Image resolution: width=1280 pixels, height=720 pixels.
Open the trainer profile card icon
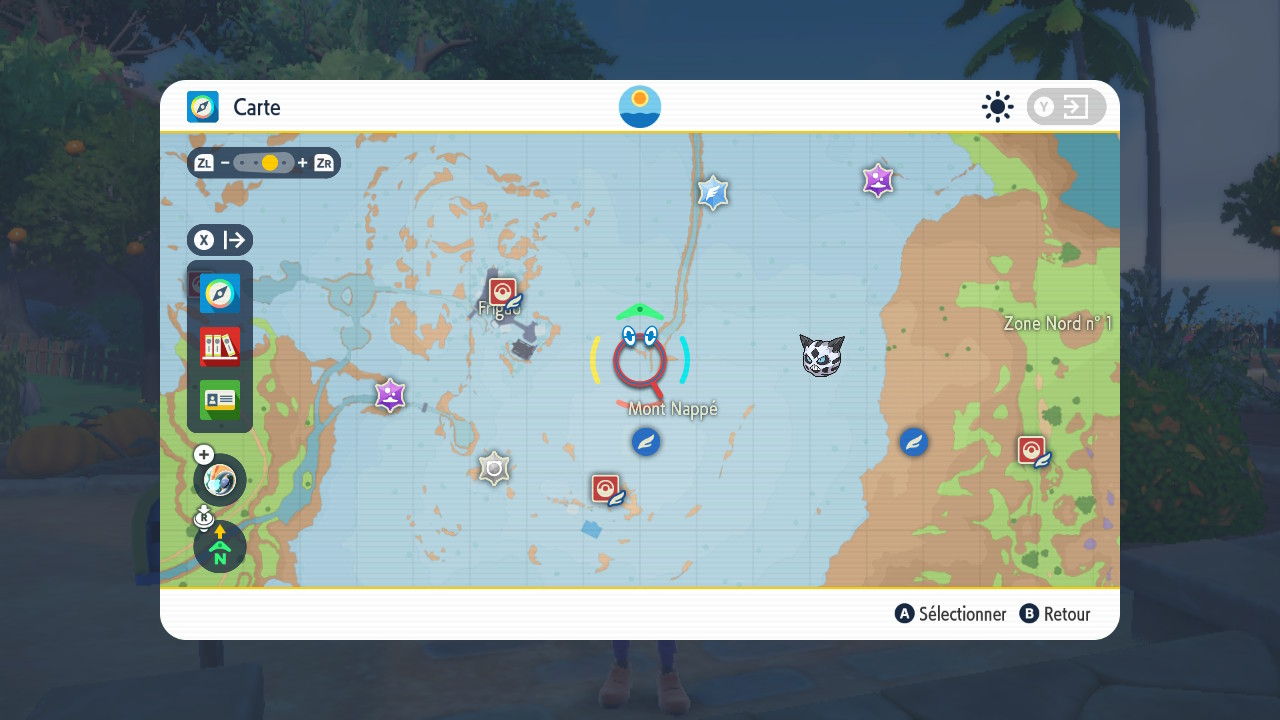tap(220, 400)
